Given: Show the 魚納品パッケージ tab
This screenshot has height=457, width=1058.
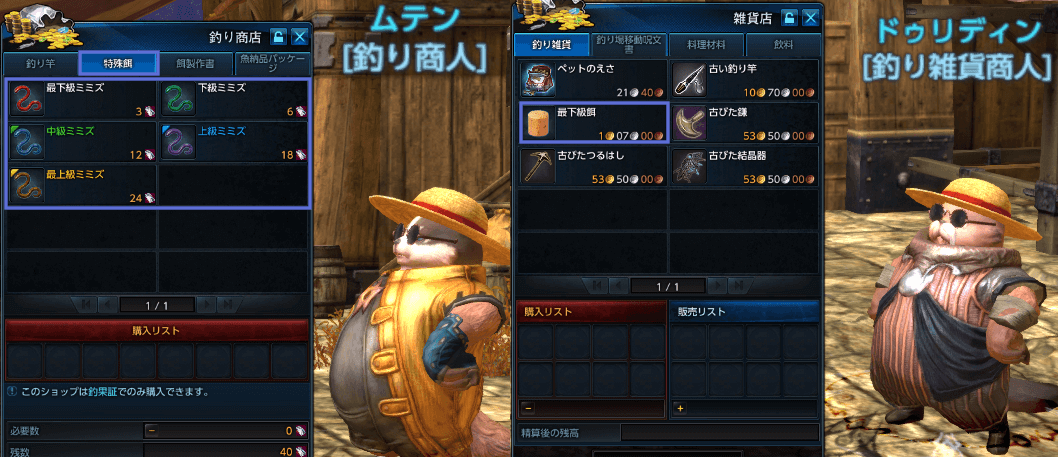Looking at the screenshot, I should [x=271, y=63].
